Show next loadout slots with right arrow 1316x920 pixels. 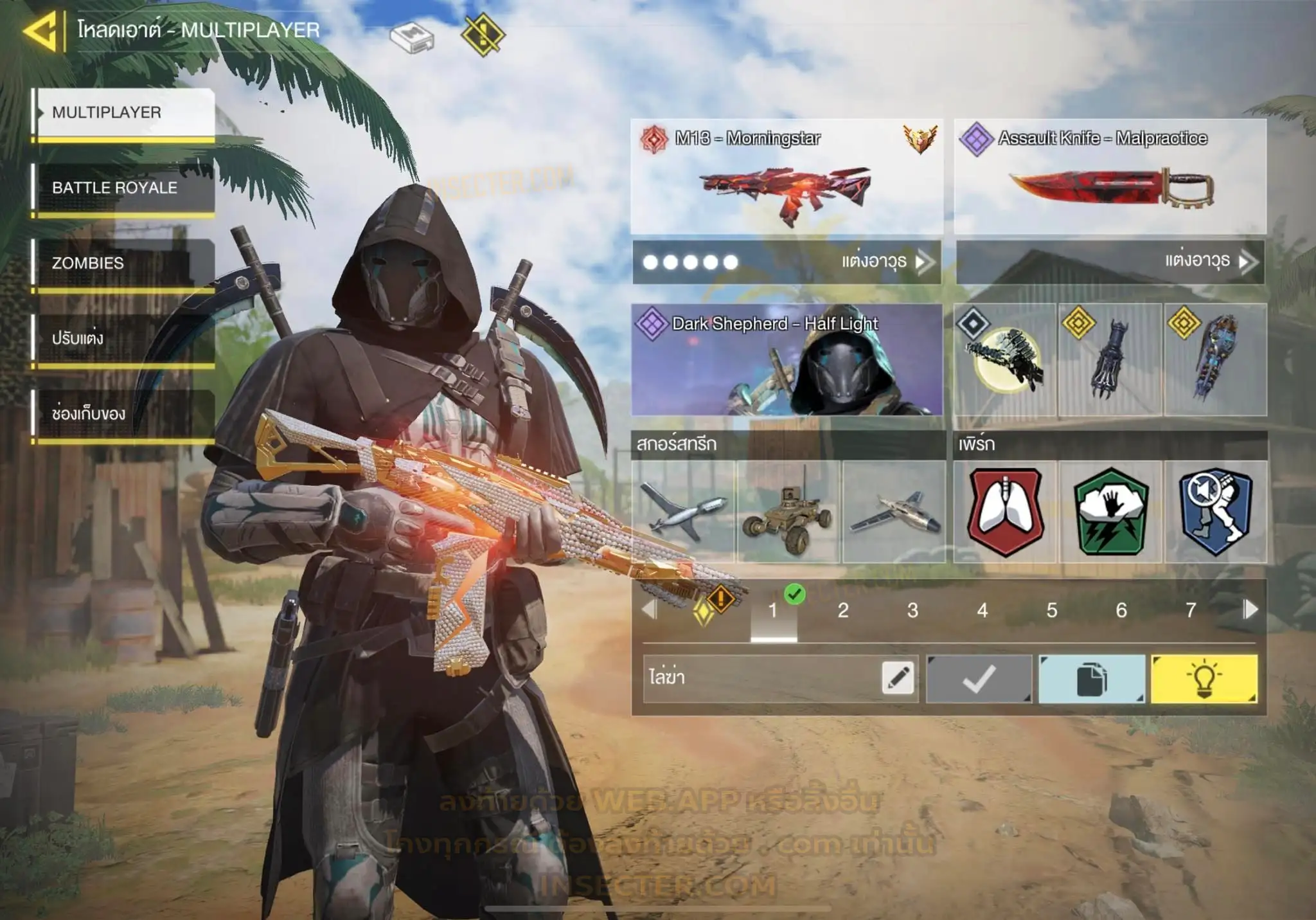[1250, 609]
